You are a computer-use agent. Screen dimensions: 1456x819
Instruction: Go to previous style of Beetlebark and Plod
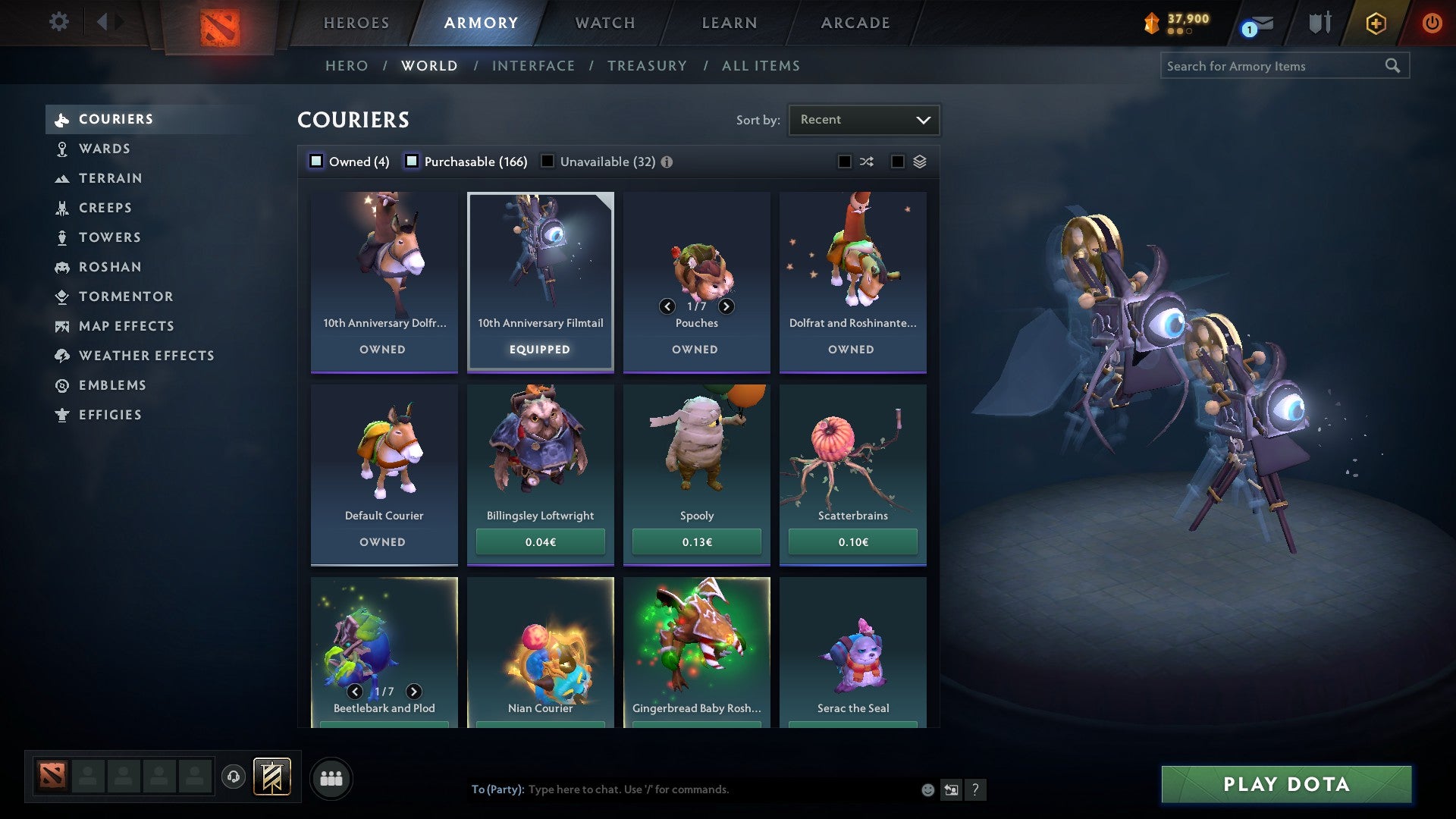(x=353, y=692)
